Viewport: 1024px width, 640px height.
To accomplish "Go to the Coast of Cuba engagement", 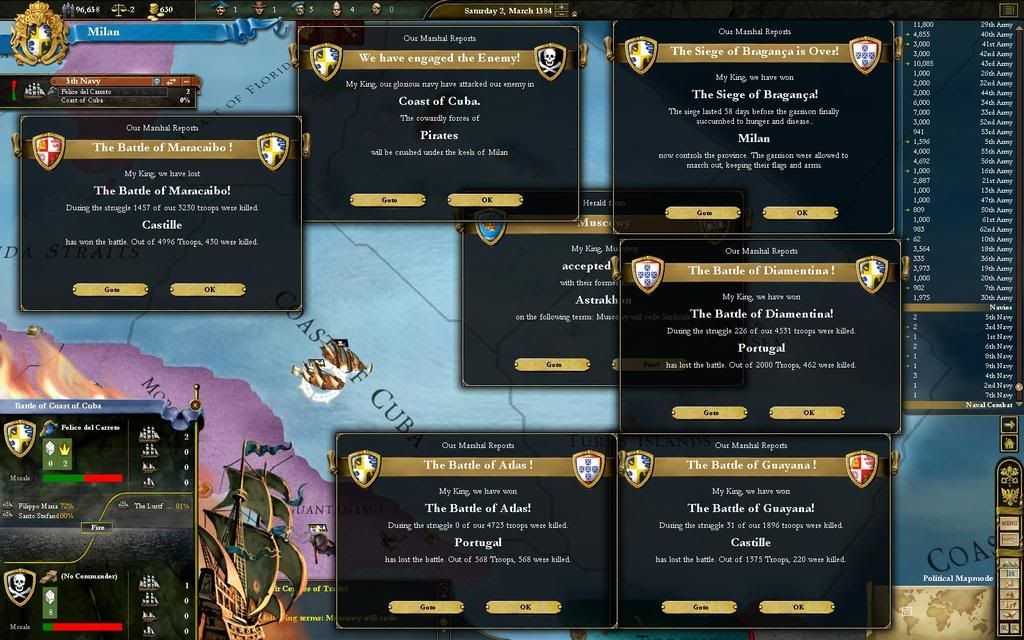I will pos(388,200).
